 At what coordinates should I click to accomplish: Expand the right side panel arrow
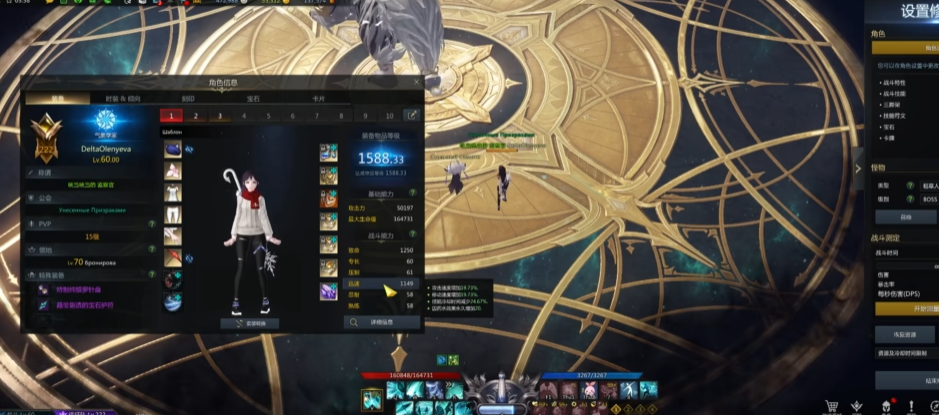tap(856, 169)
